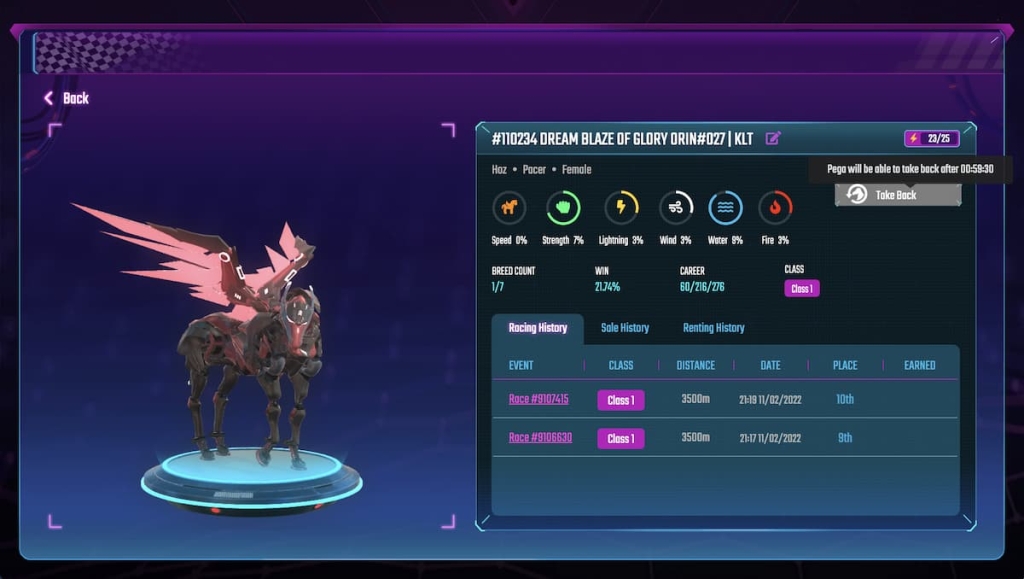Switch to the Sale History tab
The height and width of the screenshot is (579, 1024).
[625, 328]
